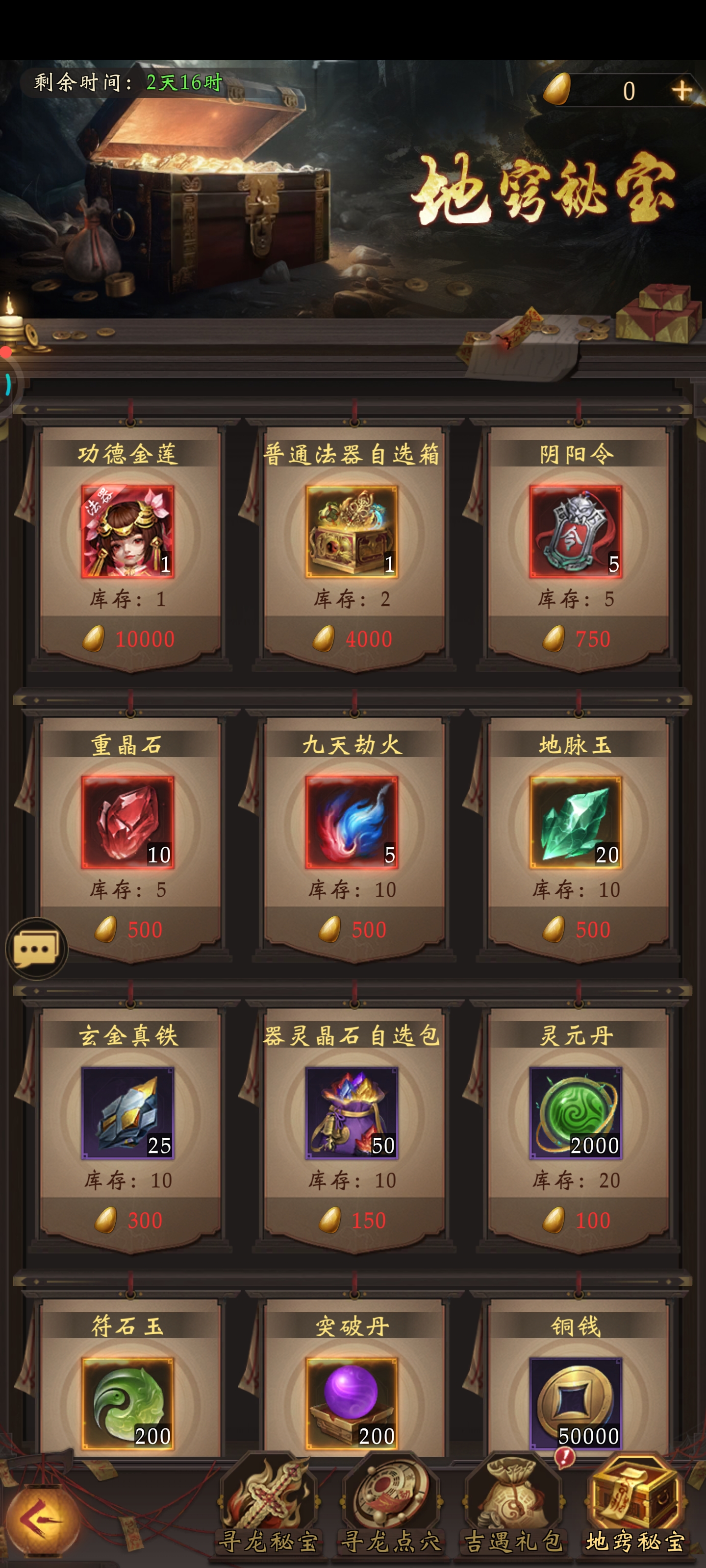The image size is (706, 1568).
Task: Select the green 地脉玉 jade
Action: click(576, 822)
